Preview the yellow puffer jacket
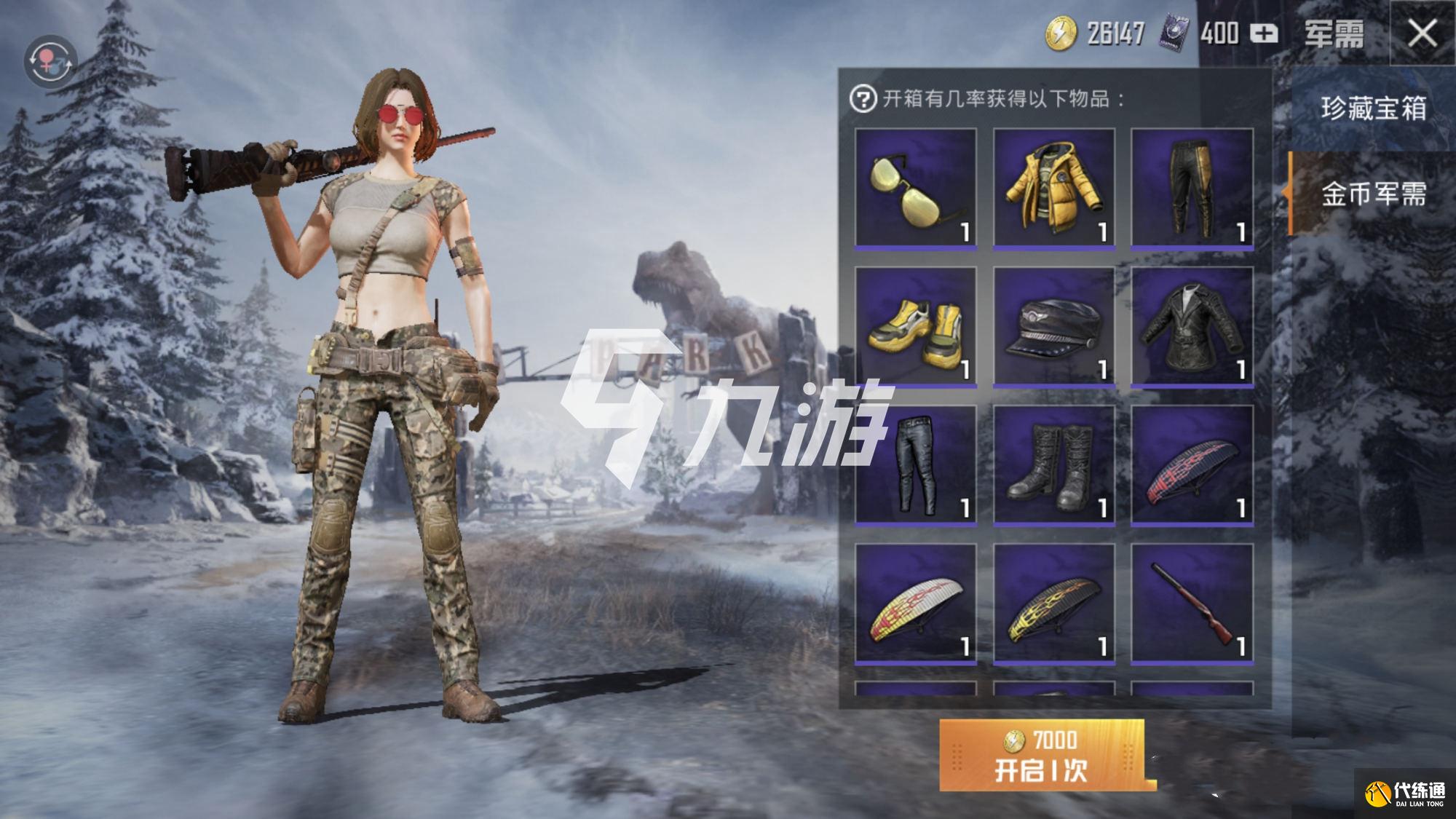The image size is (1456, 819). (x=1054, y=189)
